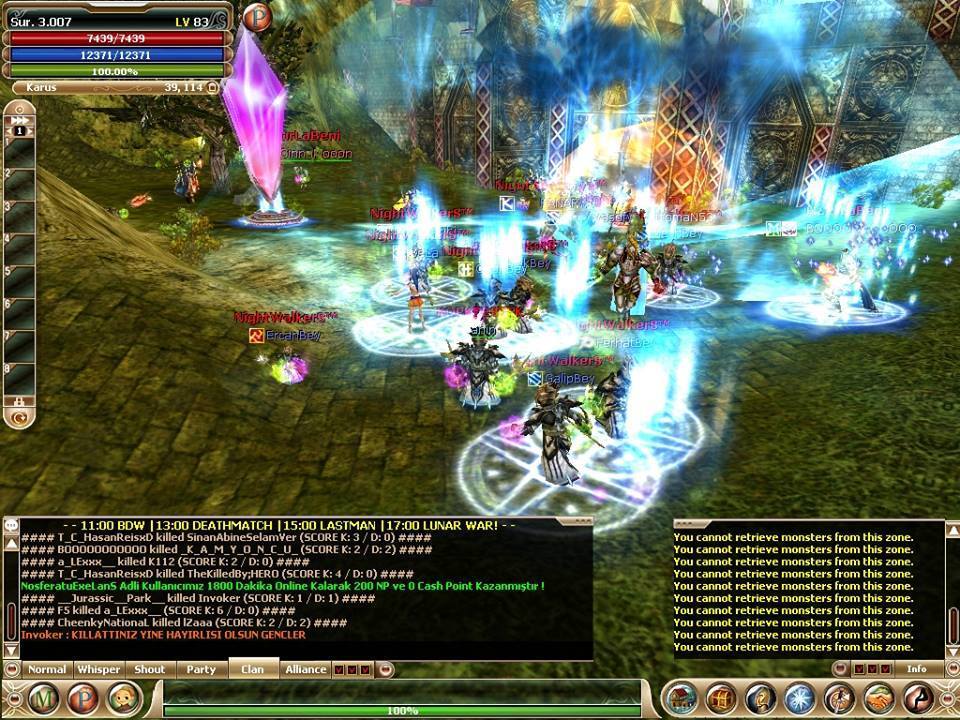The image size is (960, 720).
Task: Open the handshake icon
Action: tap(878, 698)
